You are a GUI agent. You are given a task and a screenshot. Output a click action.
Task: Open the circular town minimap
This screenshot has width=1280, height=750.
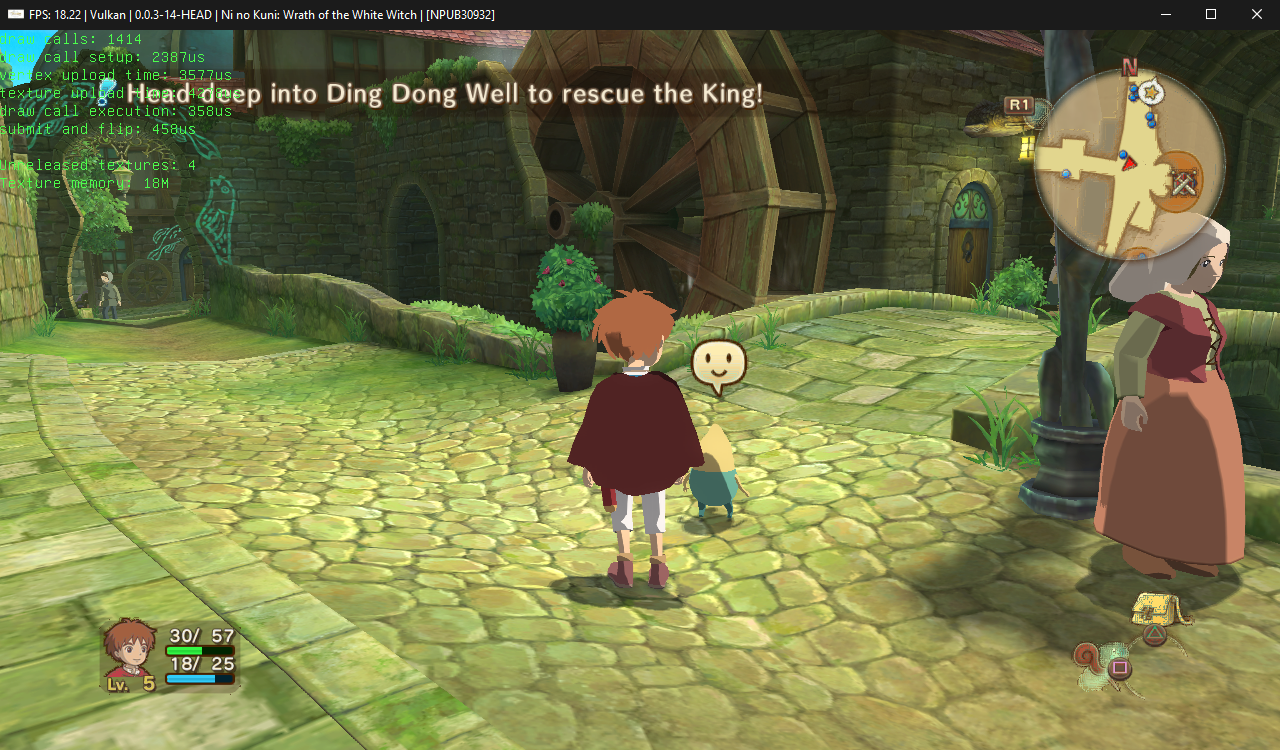click(1129, 164)
